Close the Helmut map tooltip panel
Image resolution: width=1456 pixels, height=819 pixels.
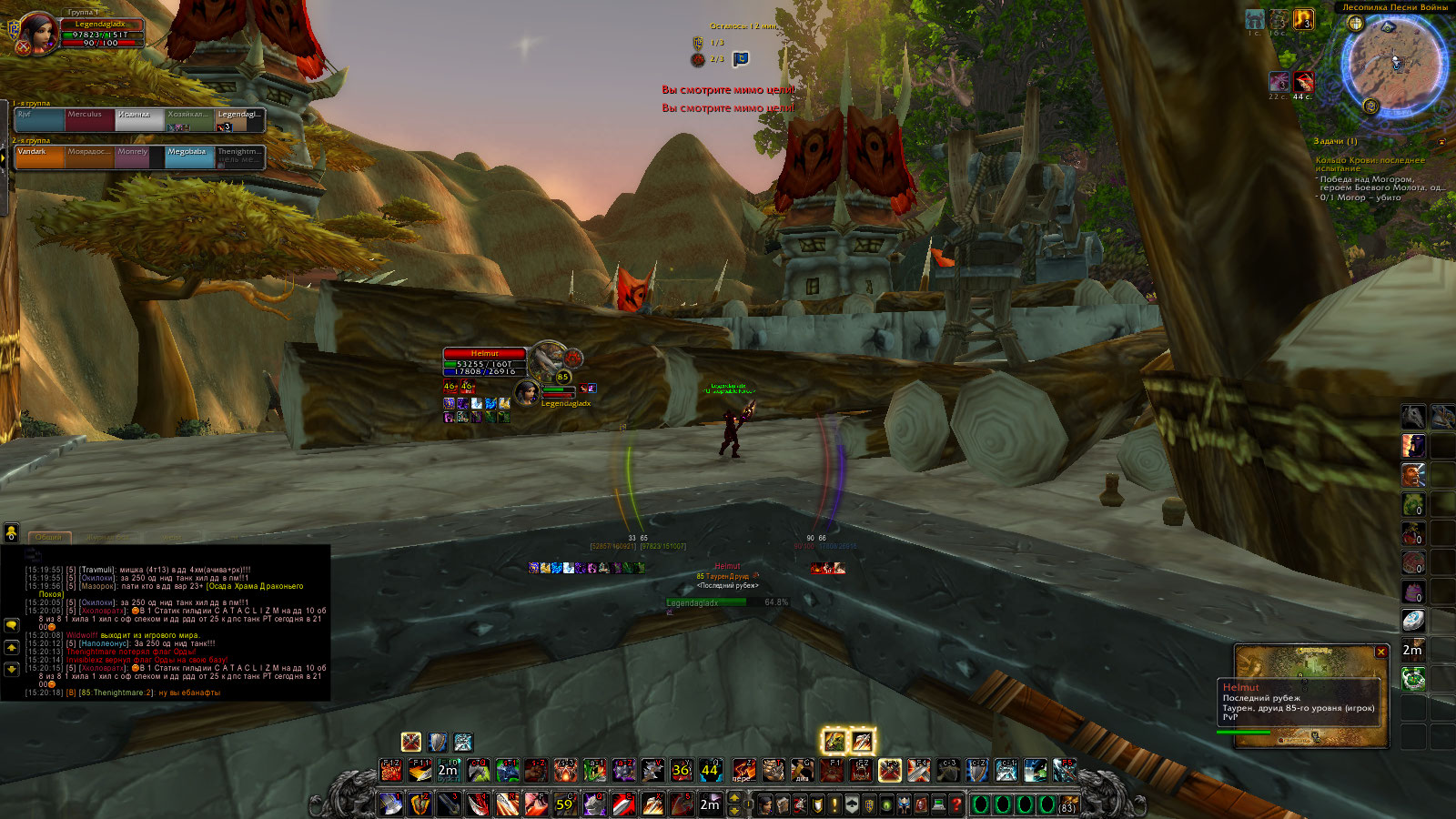coord(1380,652)
